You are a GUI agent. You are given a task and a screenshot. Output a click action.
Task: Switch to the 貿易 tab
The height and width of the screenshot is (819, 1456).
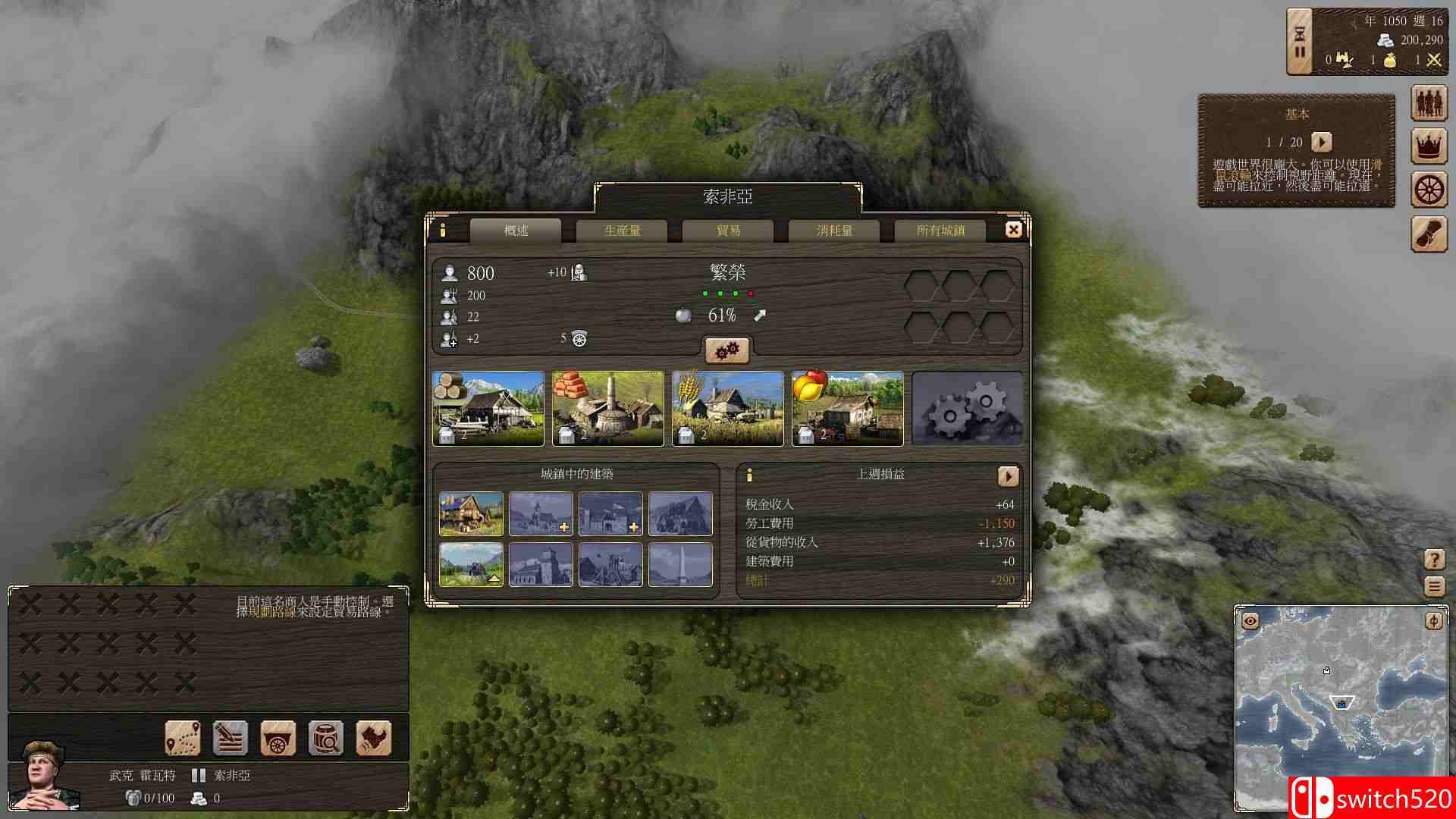(728, 230)
